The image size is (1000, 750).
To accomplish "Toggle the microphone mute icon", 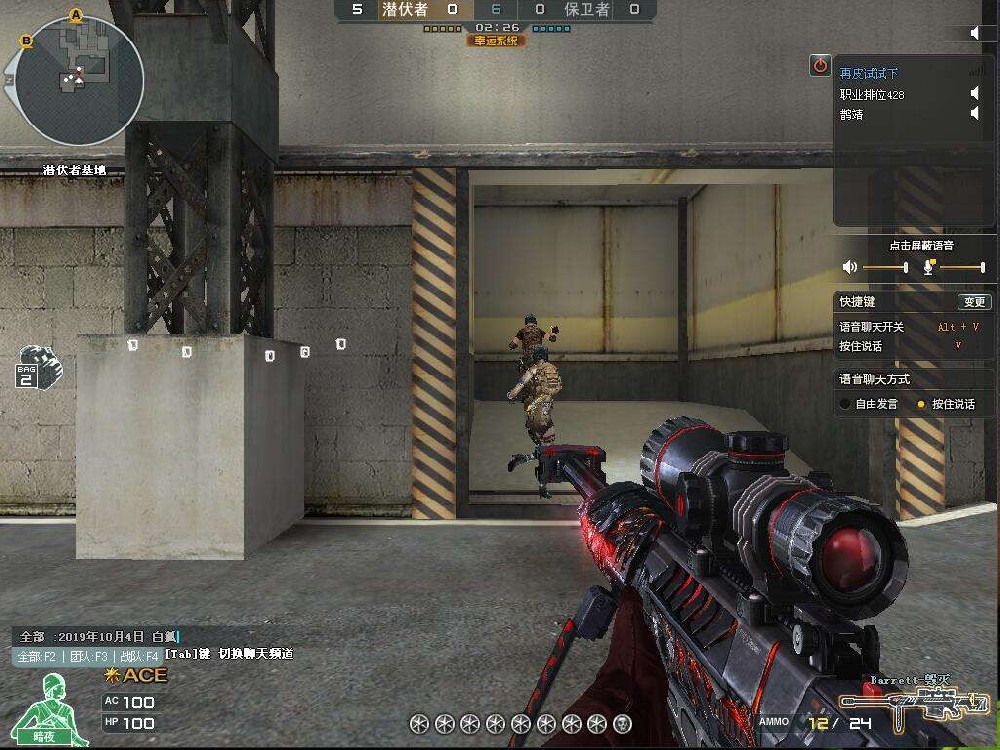I will (x=929, y=266).
